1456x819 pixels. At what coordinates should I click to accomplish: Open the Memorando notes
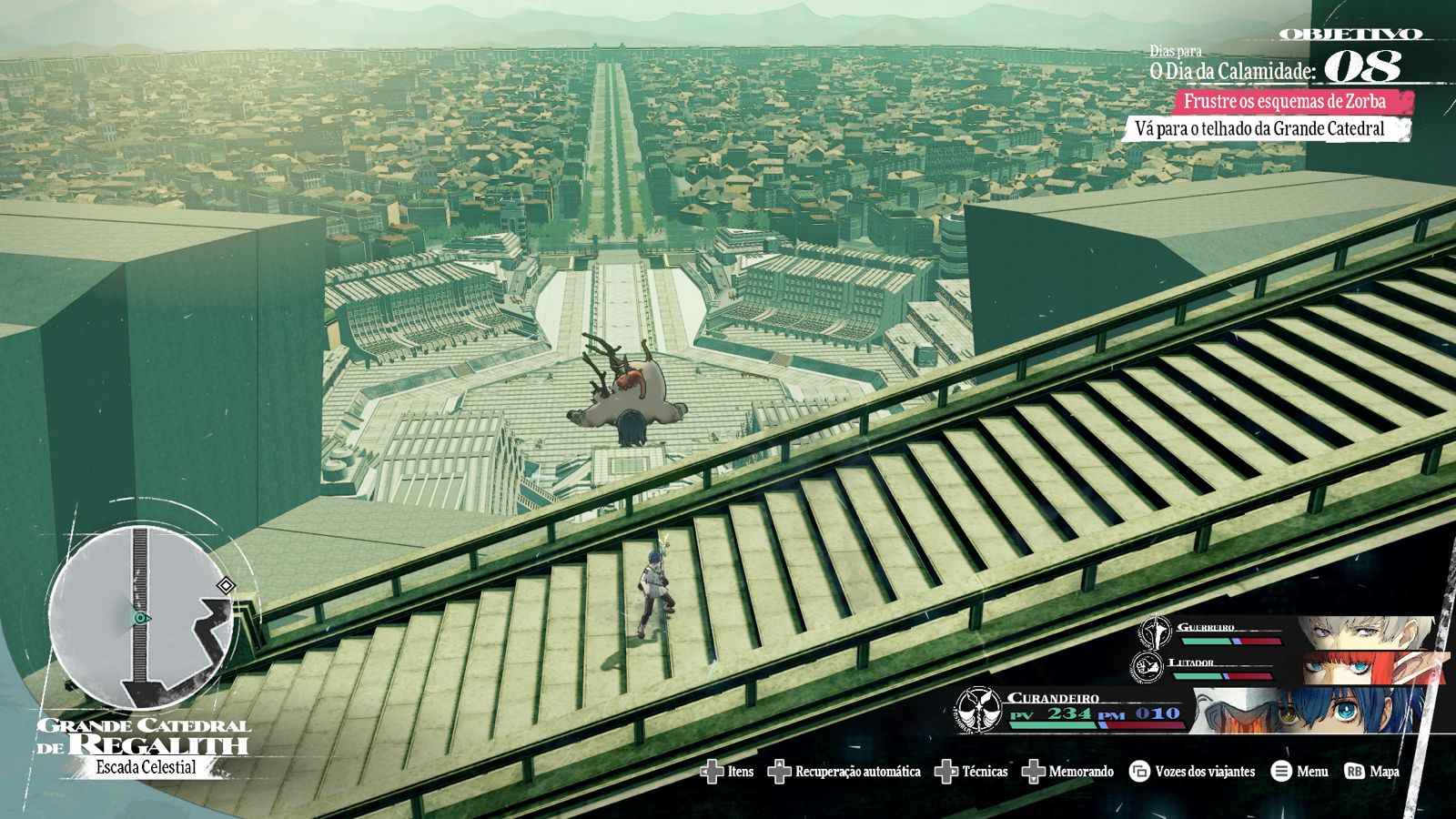coord(1068,772)
